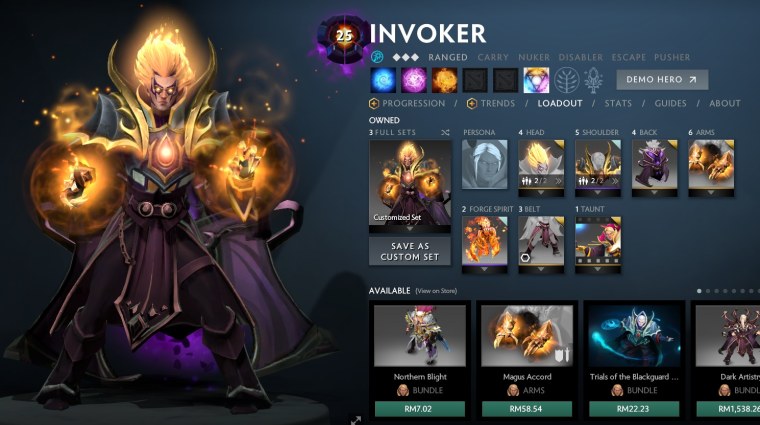
Task: Select the Forge Spirit slot
Action: 485,242
